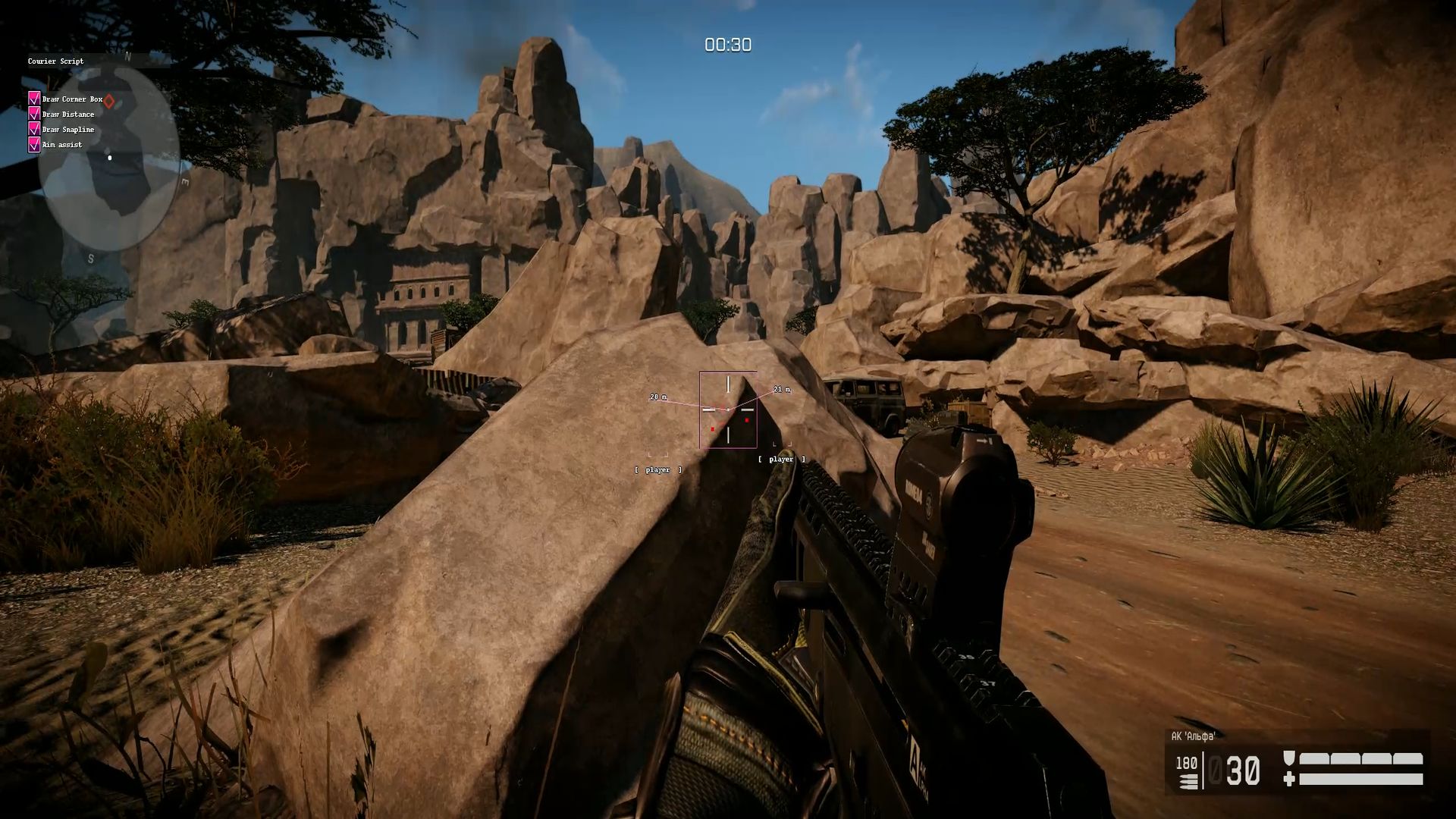Viewport: 1456px width, 819px height.
Task: Click the bullet ammo icon under 180
Action: [1188, 782]
